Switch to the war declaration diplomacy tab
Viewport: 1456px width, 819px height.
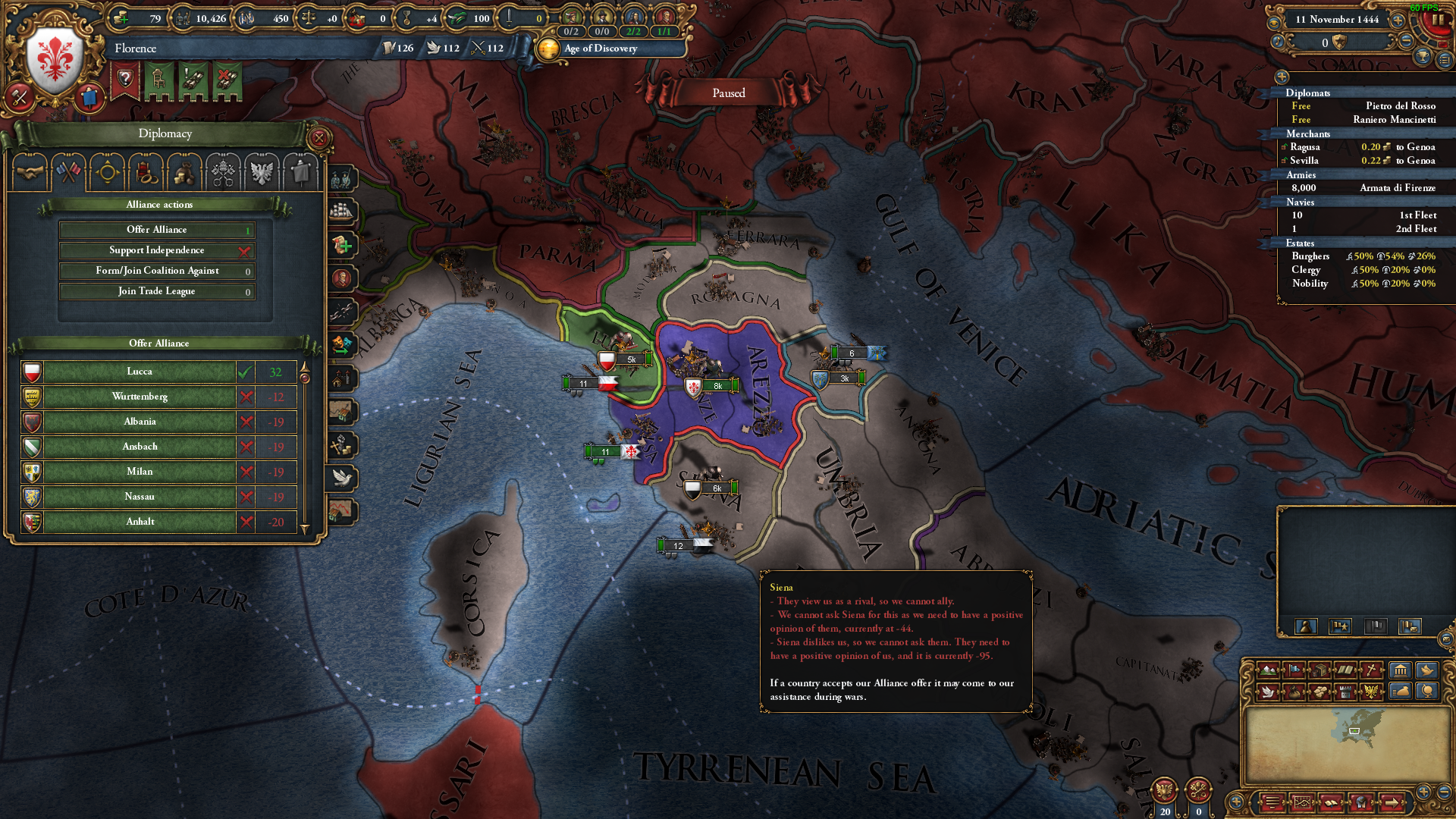click(70, 172)
